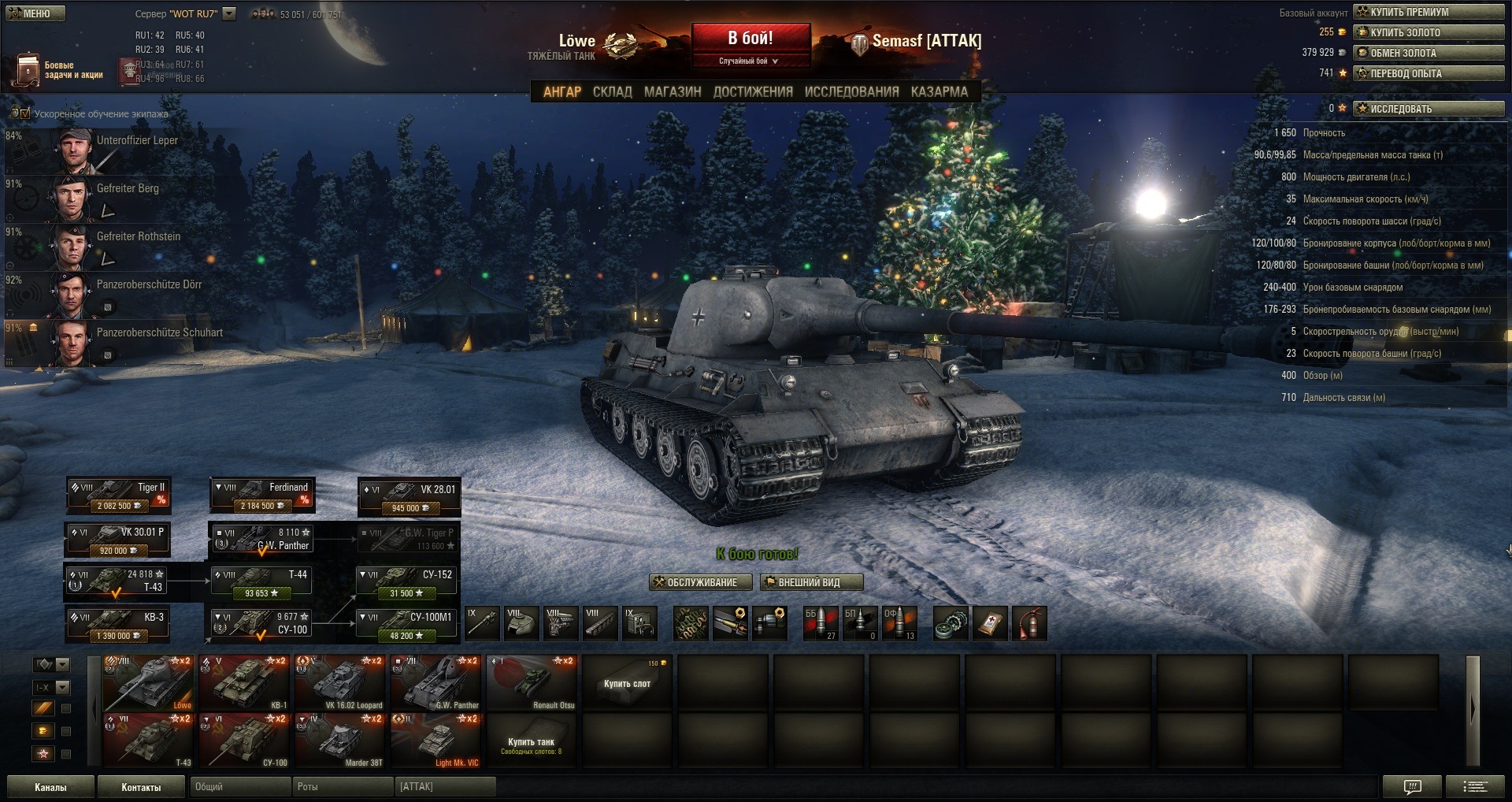
Task: Open the МАГАЗИН tab
Action: point(672,91)
